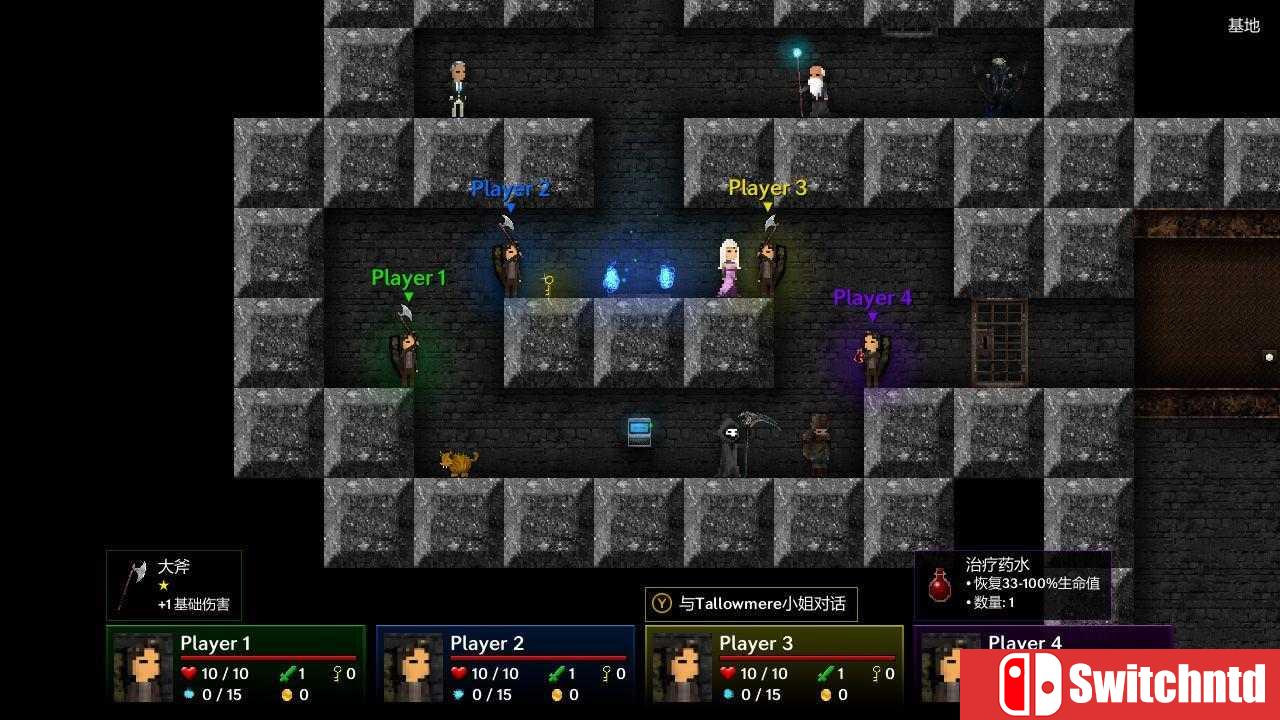
Task: Open Player 1's status panel portrait
Action: (x=143, y=667)
